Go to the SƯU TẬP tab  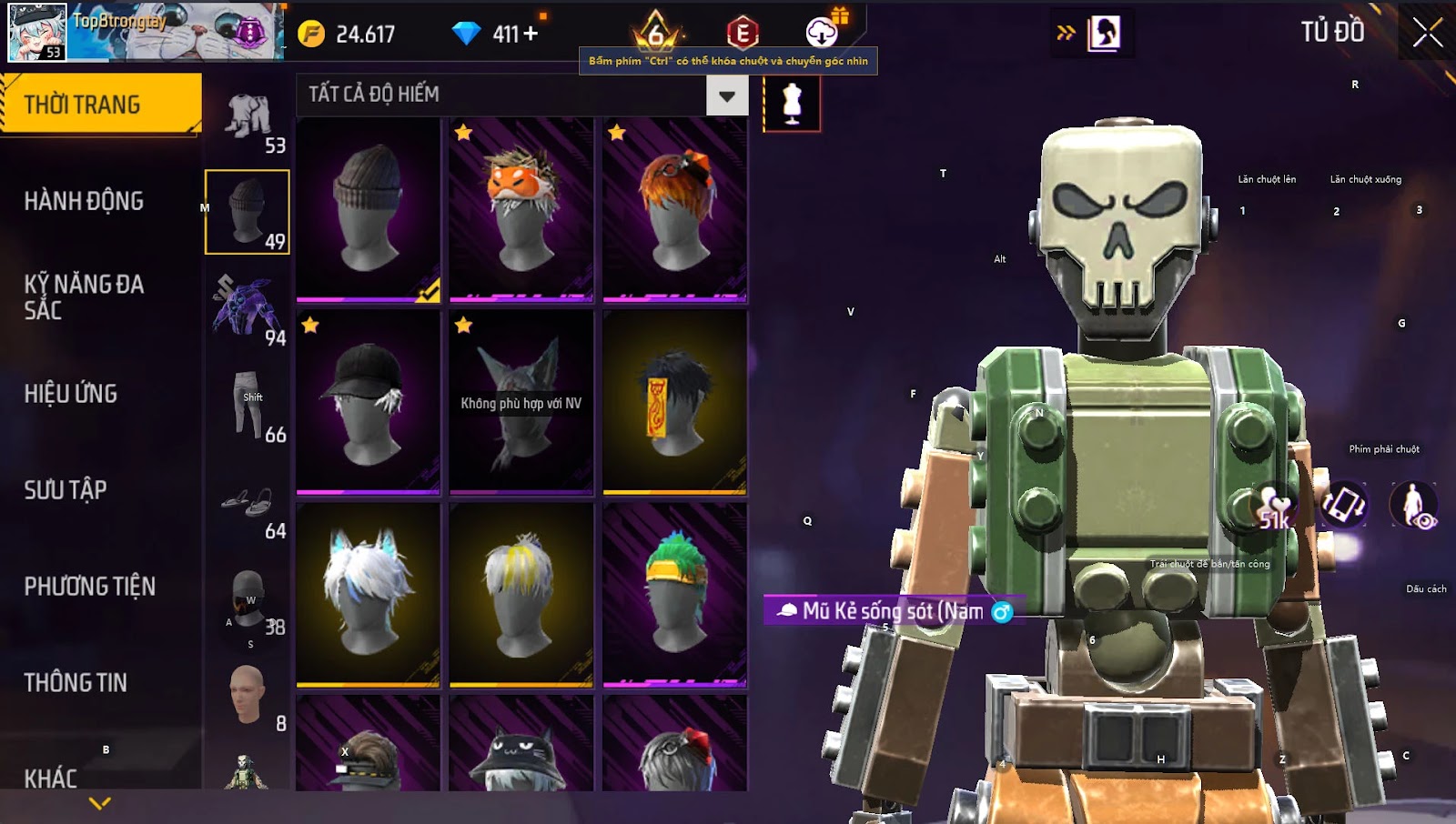(x=66, y=490)
